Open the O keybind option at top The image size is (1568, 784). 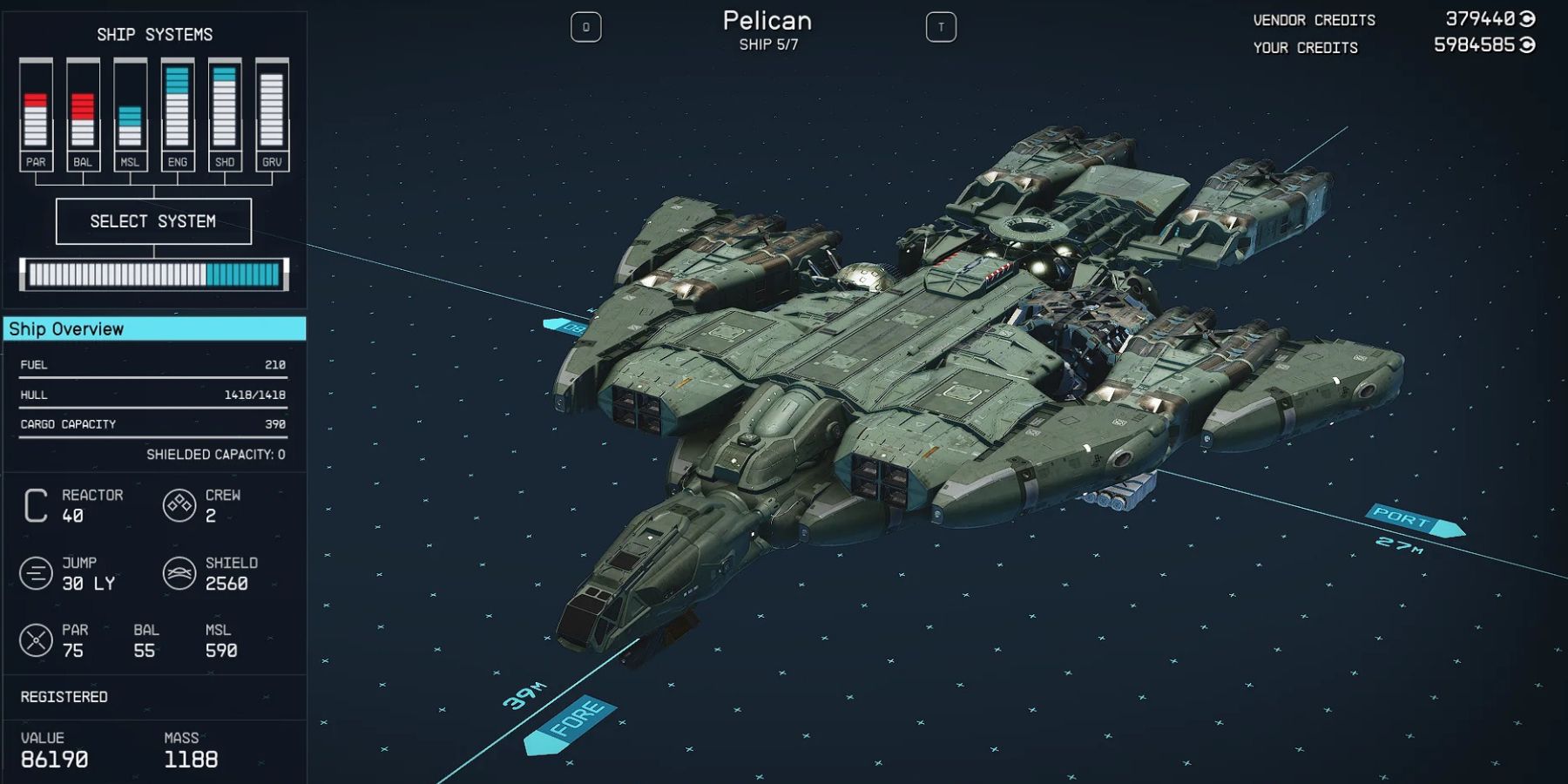pos(585,26)
